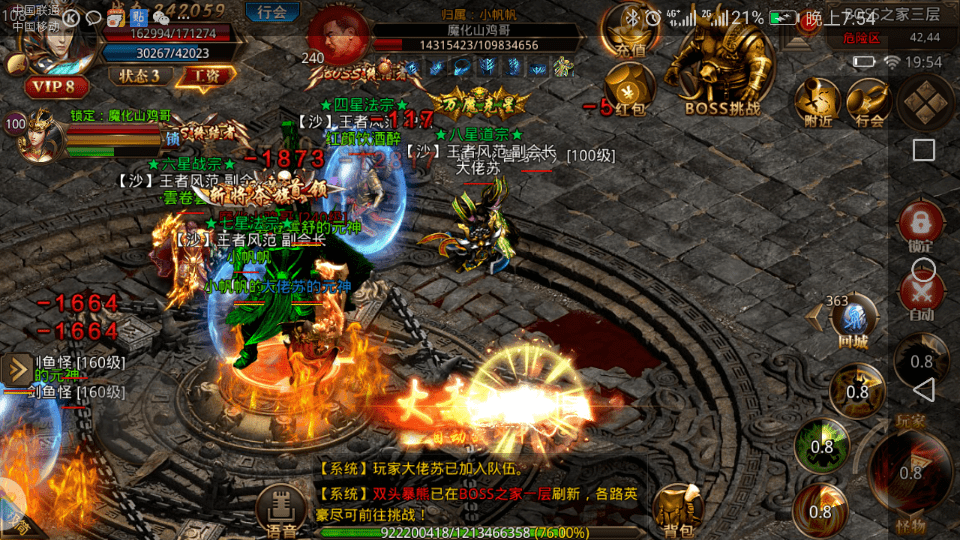Activate the large red main attack skill

pos(910,472)
